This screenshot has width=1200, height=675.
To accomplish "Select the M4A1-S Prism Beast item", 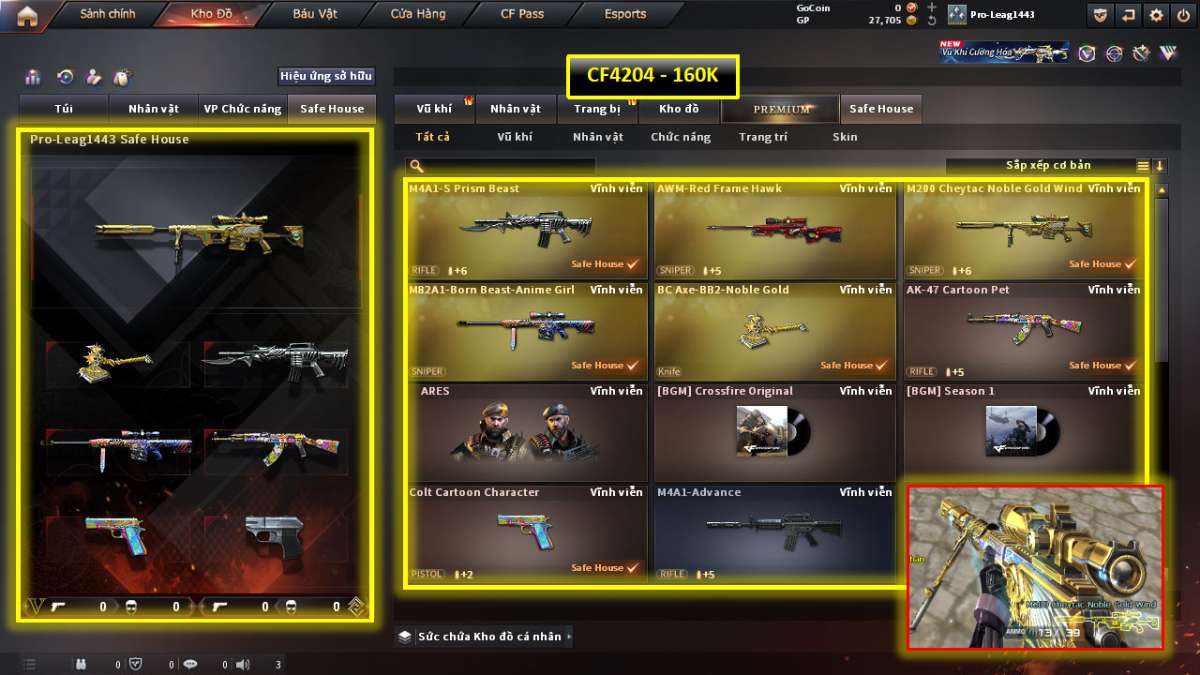I will click(527, 230).
